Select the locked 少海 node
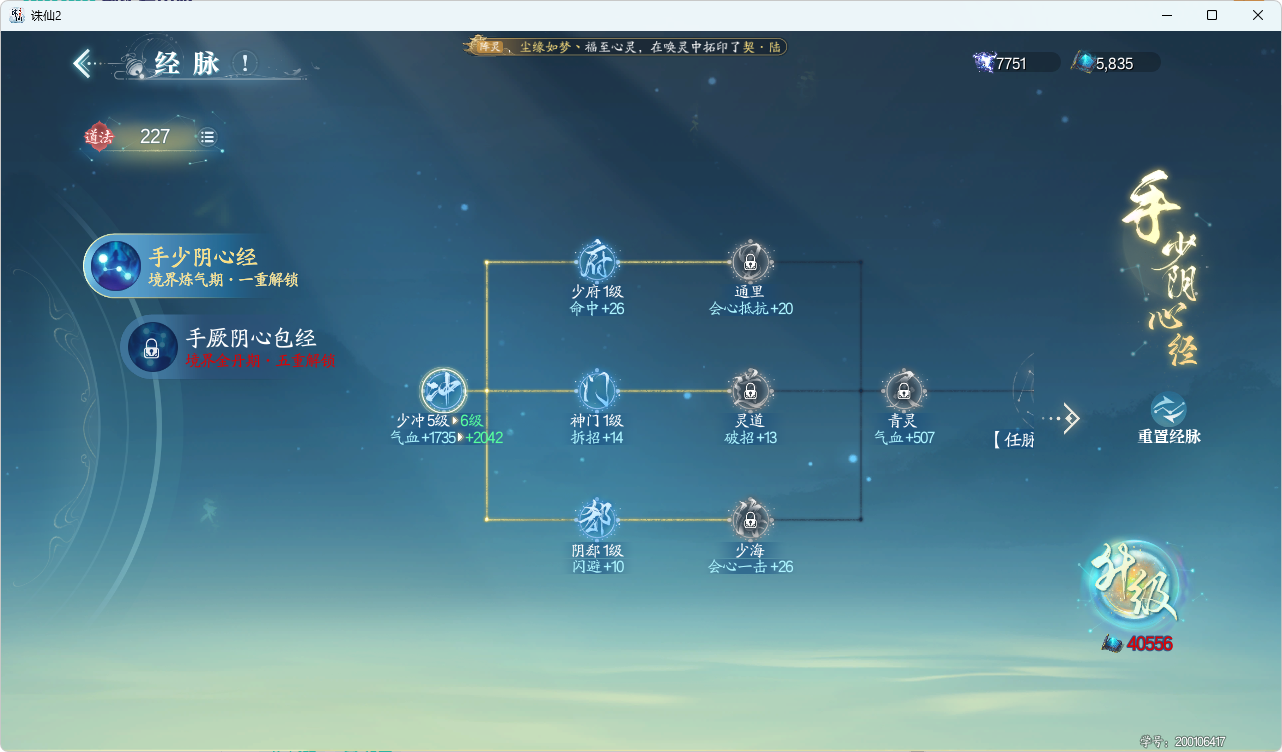This screenshot has height=752, width=1282. tap(751, 521)
